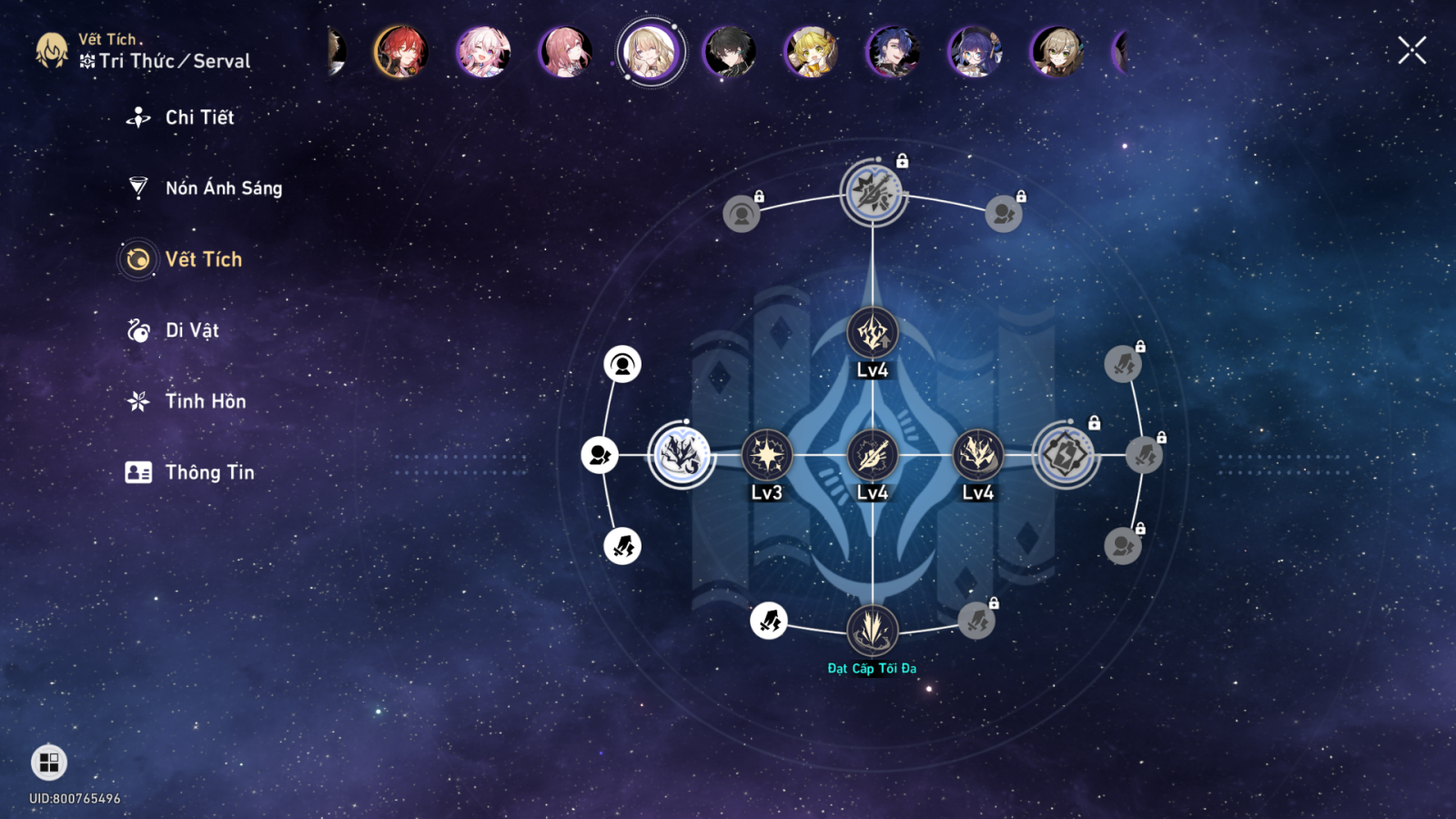
Task: Open the Di Vật relics tab
Action: point(192,330)
